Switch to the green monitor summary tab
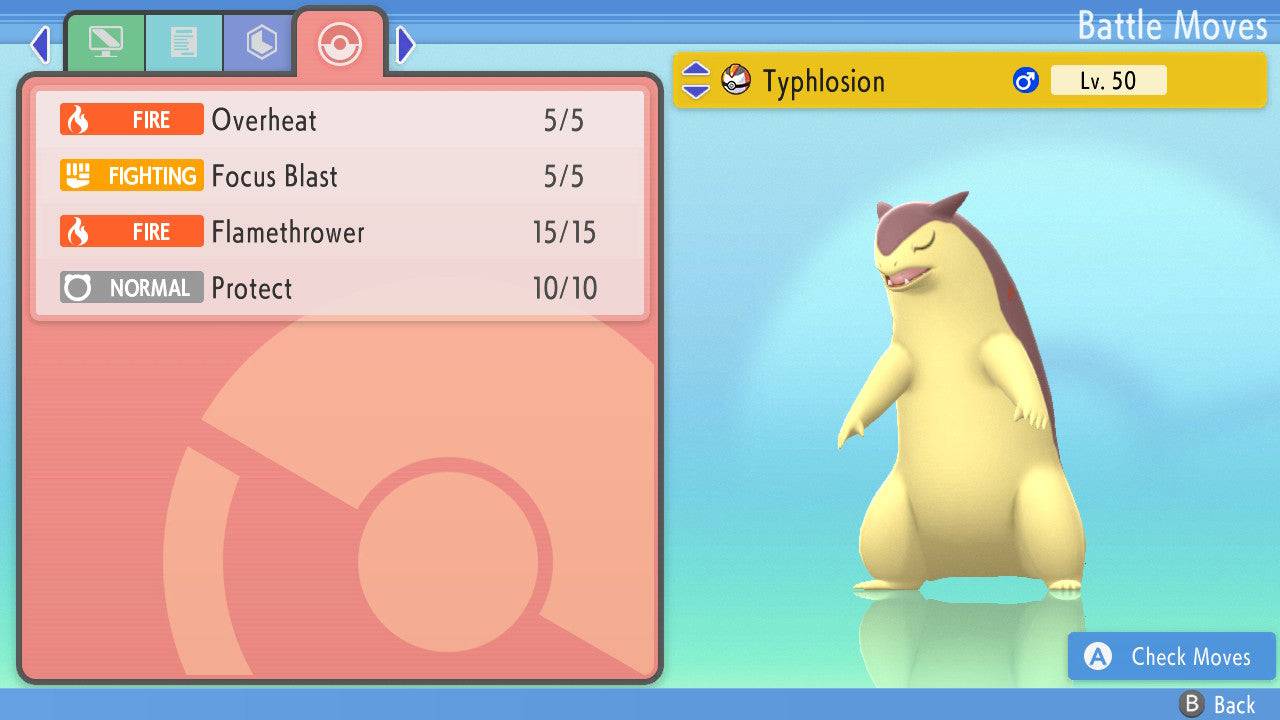Screen dimensions: 1280x720 pyautogui.click(x=105, y=43)
